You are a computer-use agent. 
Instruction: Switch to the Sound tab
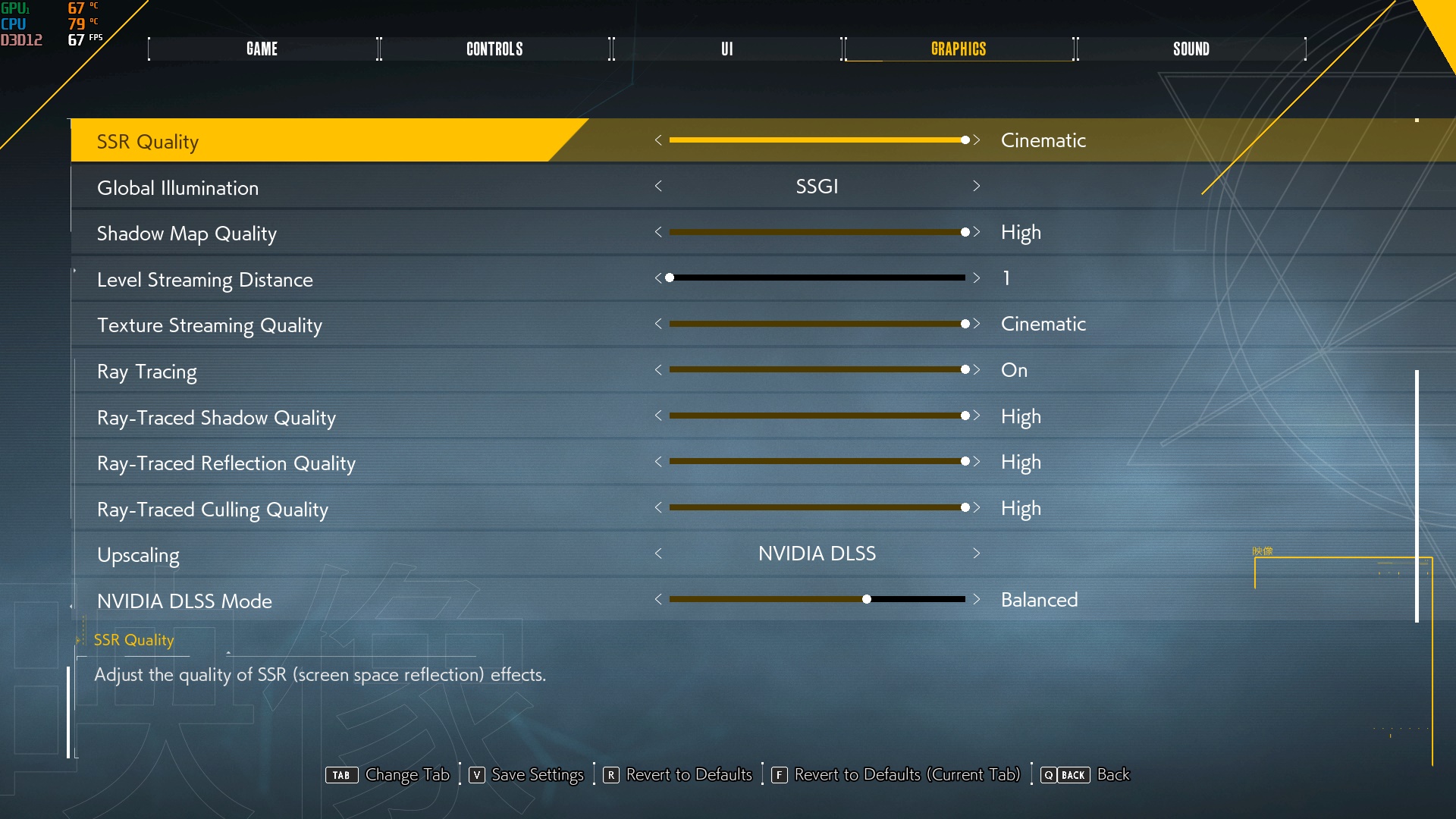(1191, 49)
